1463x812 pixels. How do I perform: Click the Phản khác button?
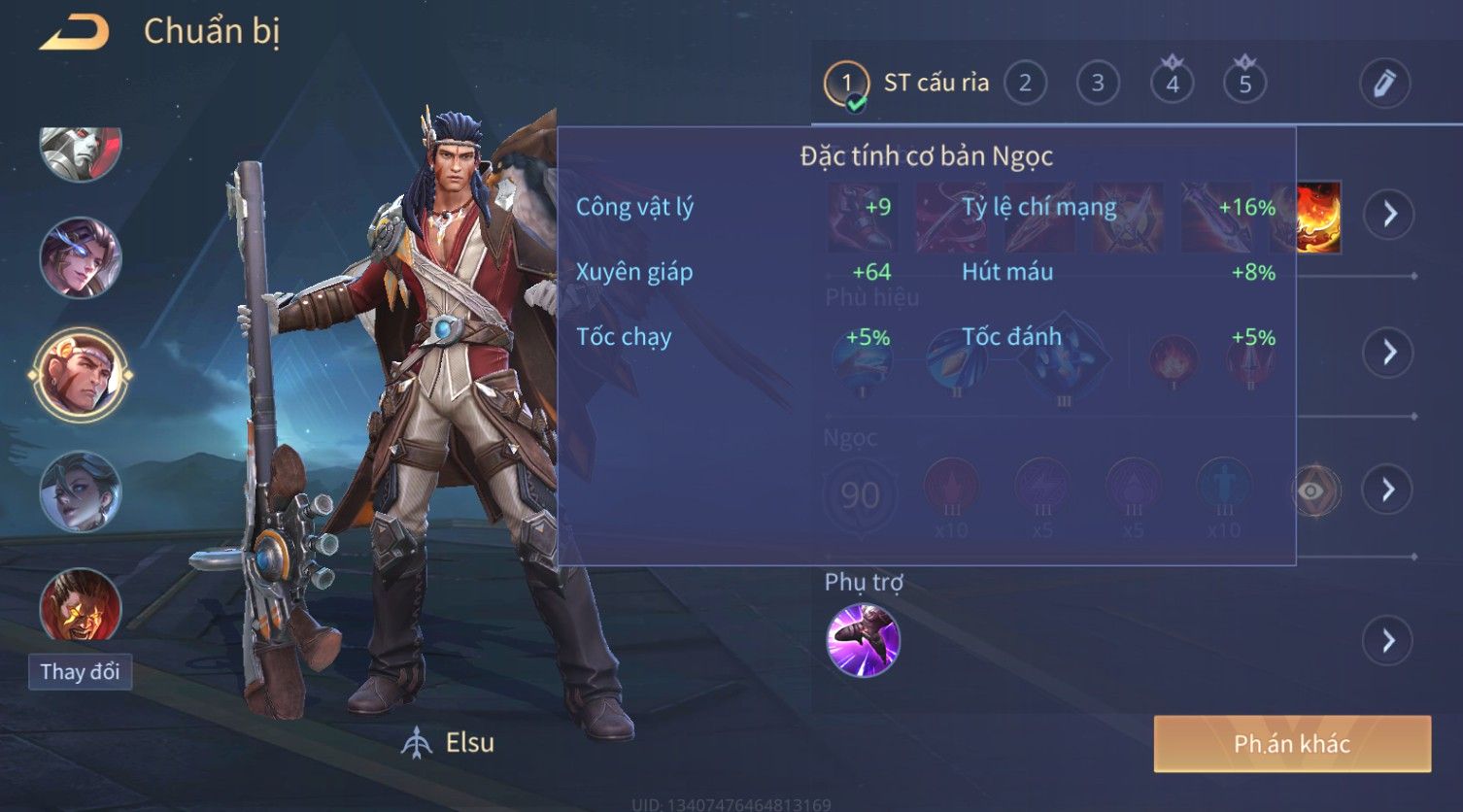[x=1292, y=744]
